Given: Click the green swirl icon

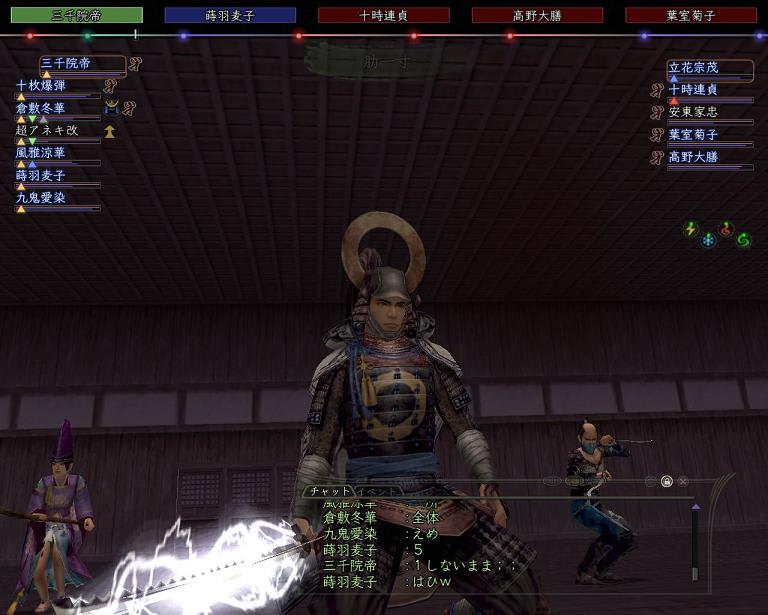Looking at the screenshot, I should point(743,240).
